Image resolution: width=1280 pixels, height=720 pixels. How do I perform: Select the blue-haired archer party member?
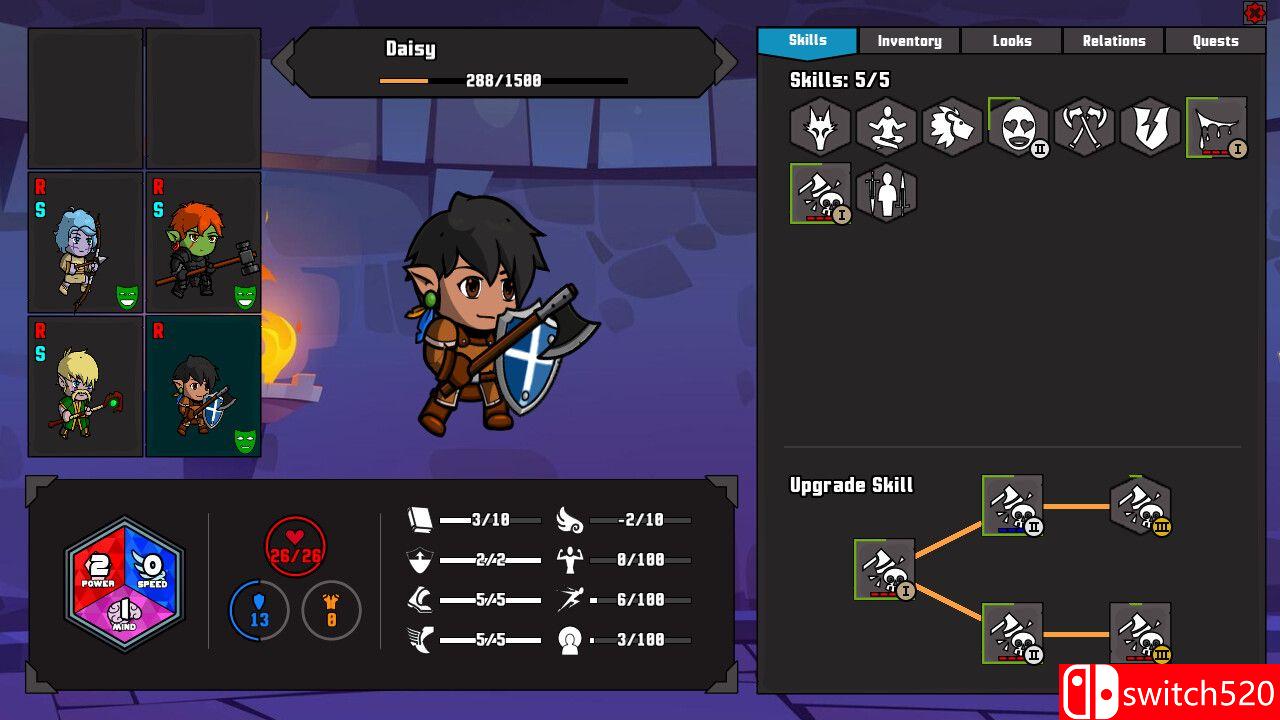tap(86, 243)
